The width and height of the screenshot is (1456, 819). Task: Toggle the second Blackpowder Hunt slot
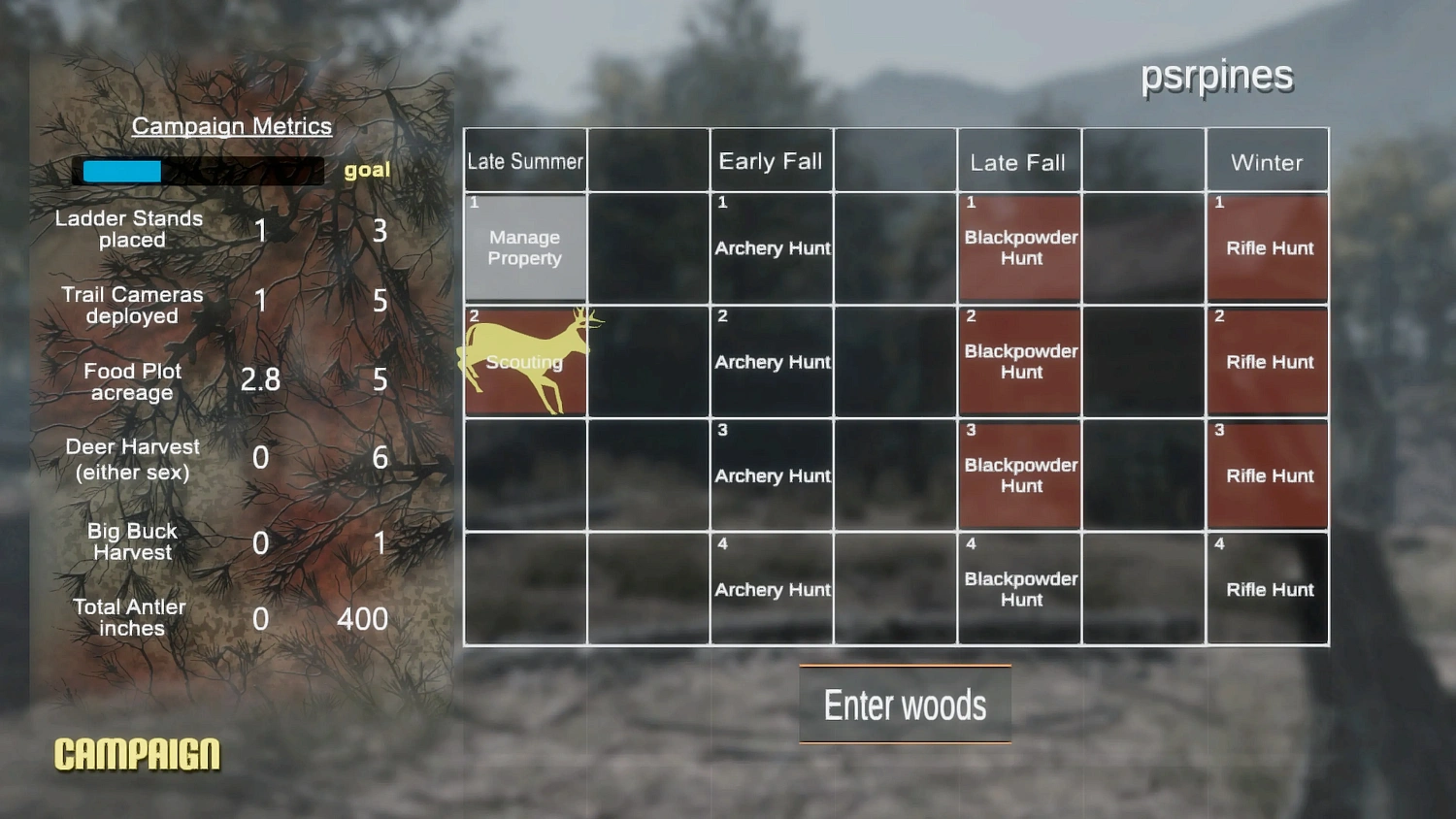click(1019, 361)
